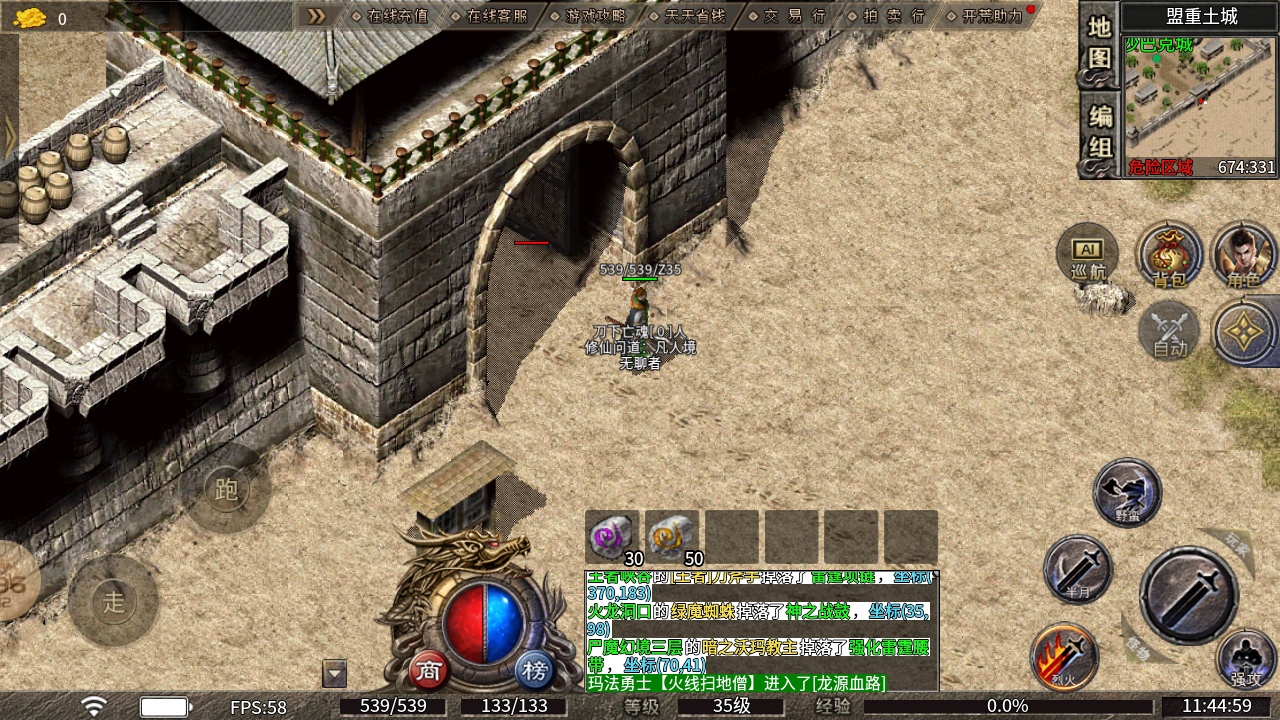Use the purple scroll stack of 30
The width and height of the screenshot is (1280, 720).
(x=612, y=537)
